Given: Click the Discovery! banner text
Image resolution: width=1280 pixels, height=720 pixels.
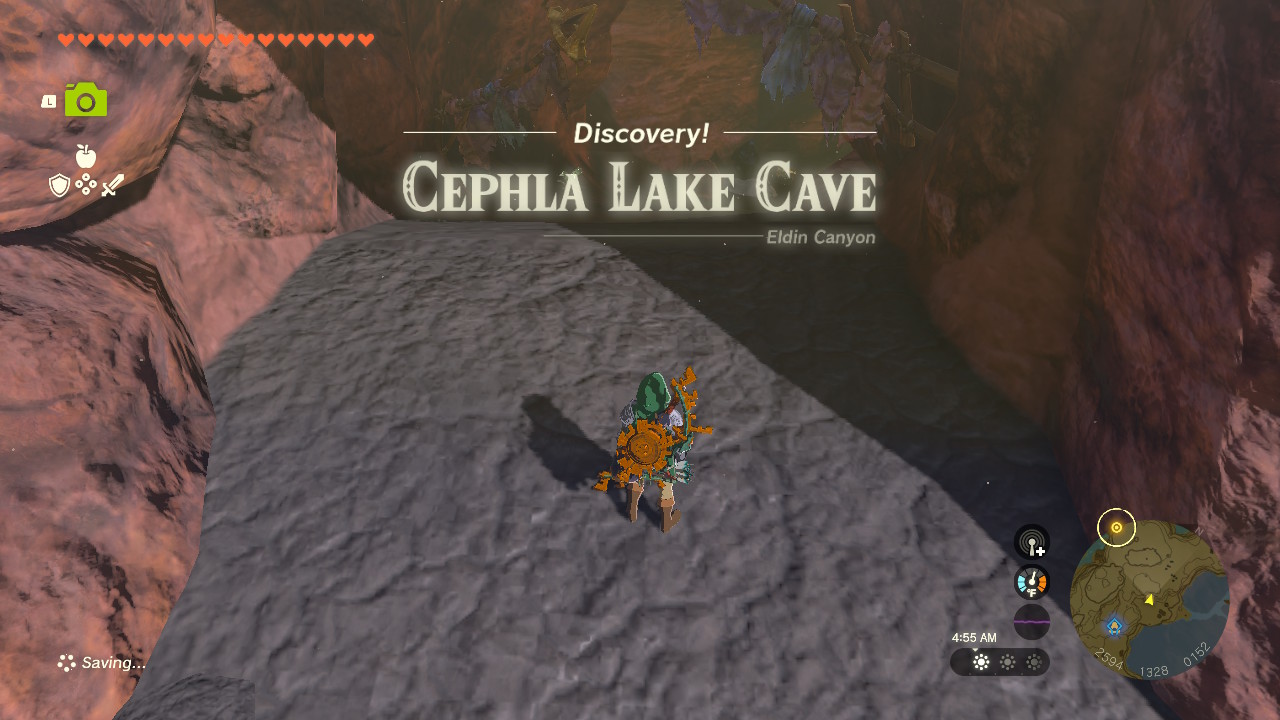Looking at the screenshot, I should pyautogui.click(x=640, y=133).
